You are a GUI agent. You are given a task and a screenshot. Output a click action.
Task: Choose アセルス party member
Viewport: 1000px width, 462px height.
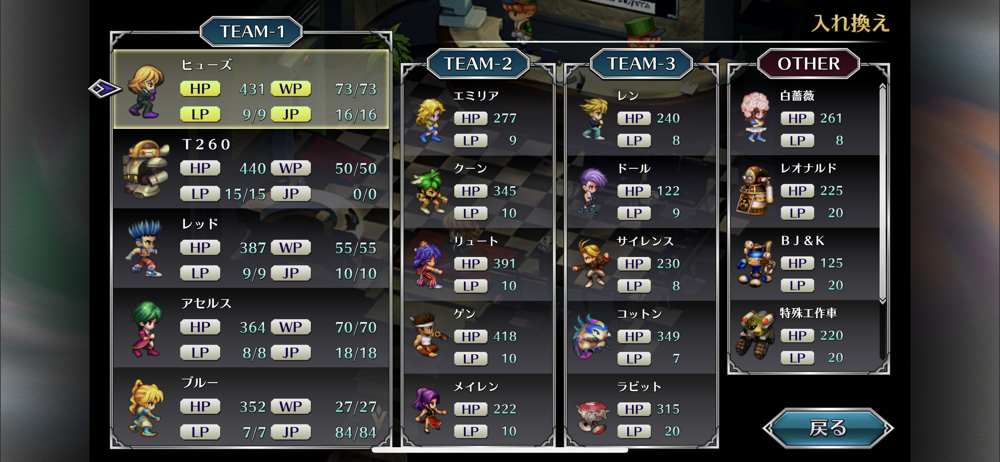[x=251, y=326]
